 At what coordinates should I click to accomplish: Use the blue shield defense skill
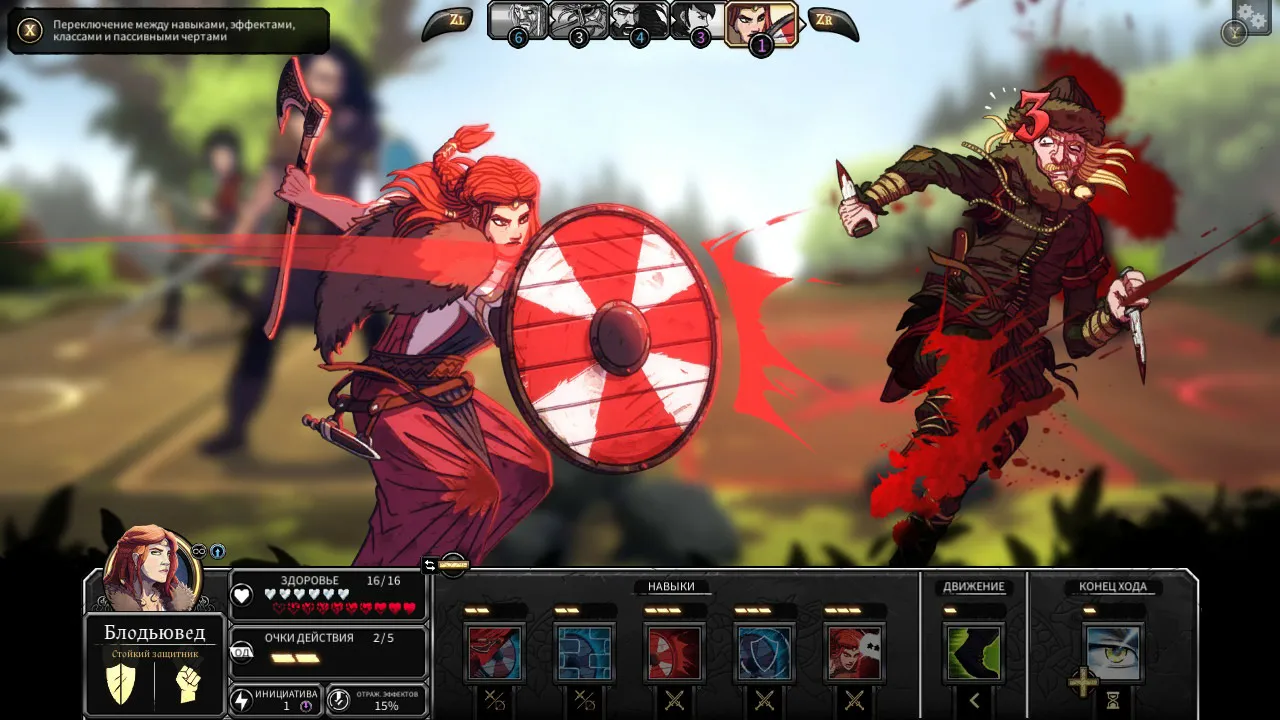point(765,653)
